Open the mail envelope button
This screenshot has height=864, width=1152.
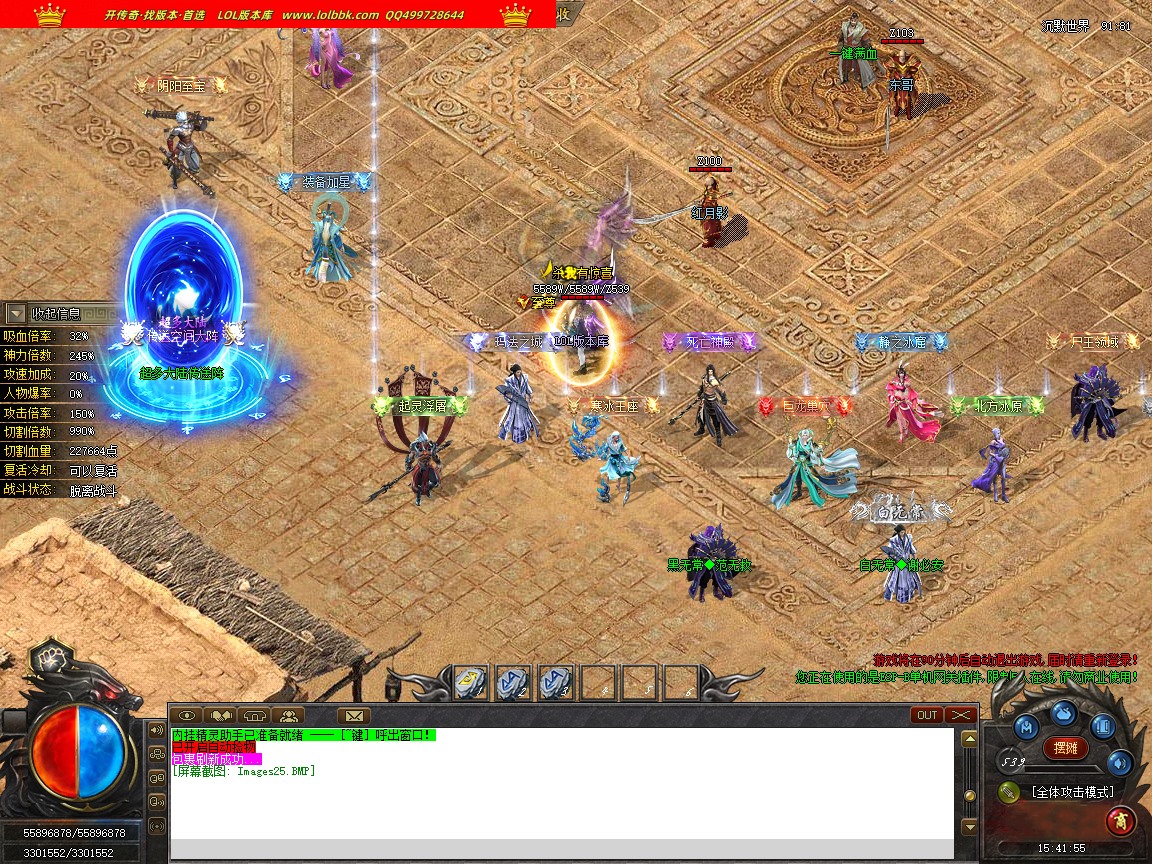click(x=353, y=715)
